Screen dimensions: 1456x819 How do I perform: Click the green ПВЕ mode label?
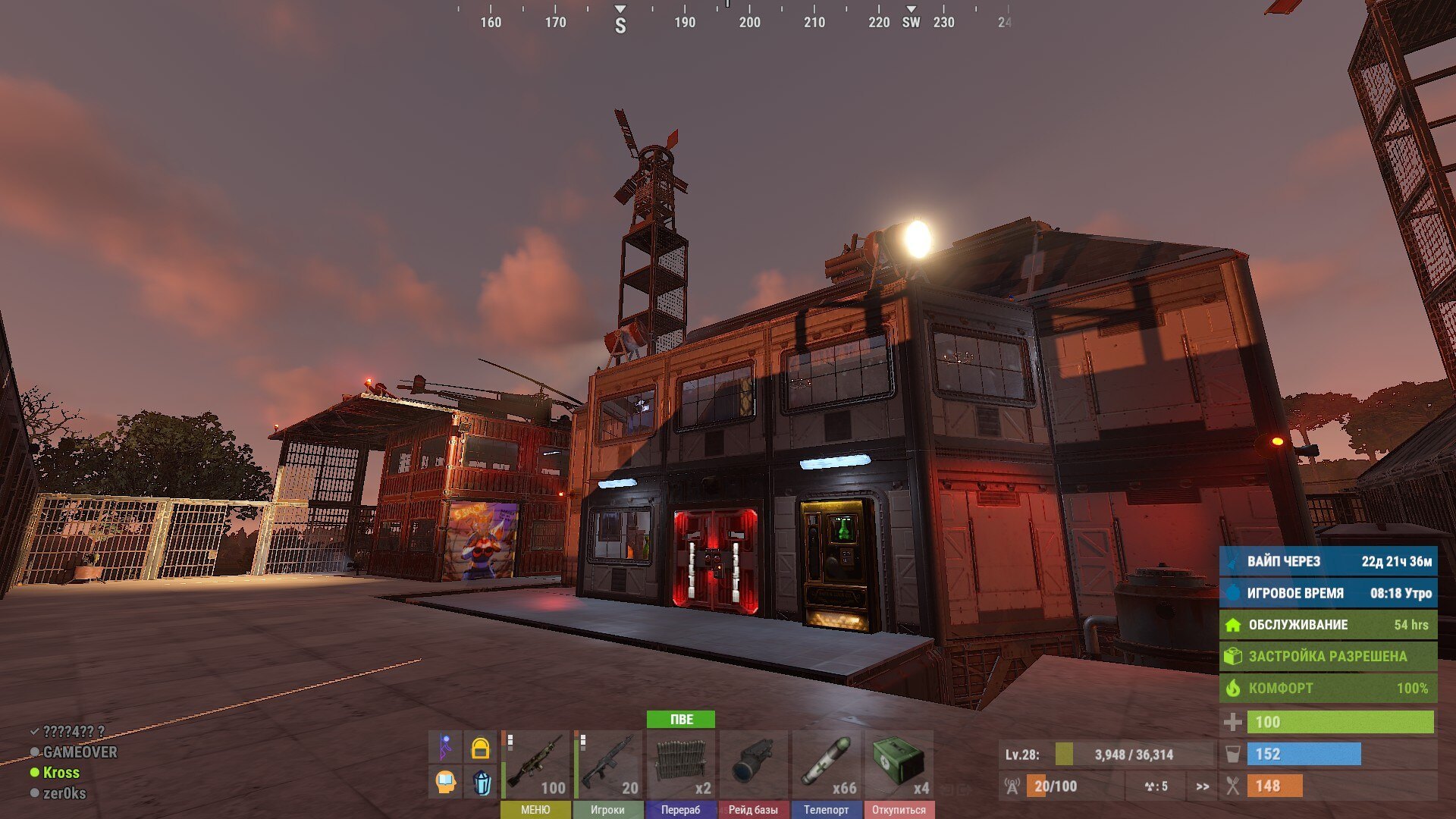(x=681, y=719)
